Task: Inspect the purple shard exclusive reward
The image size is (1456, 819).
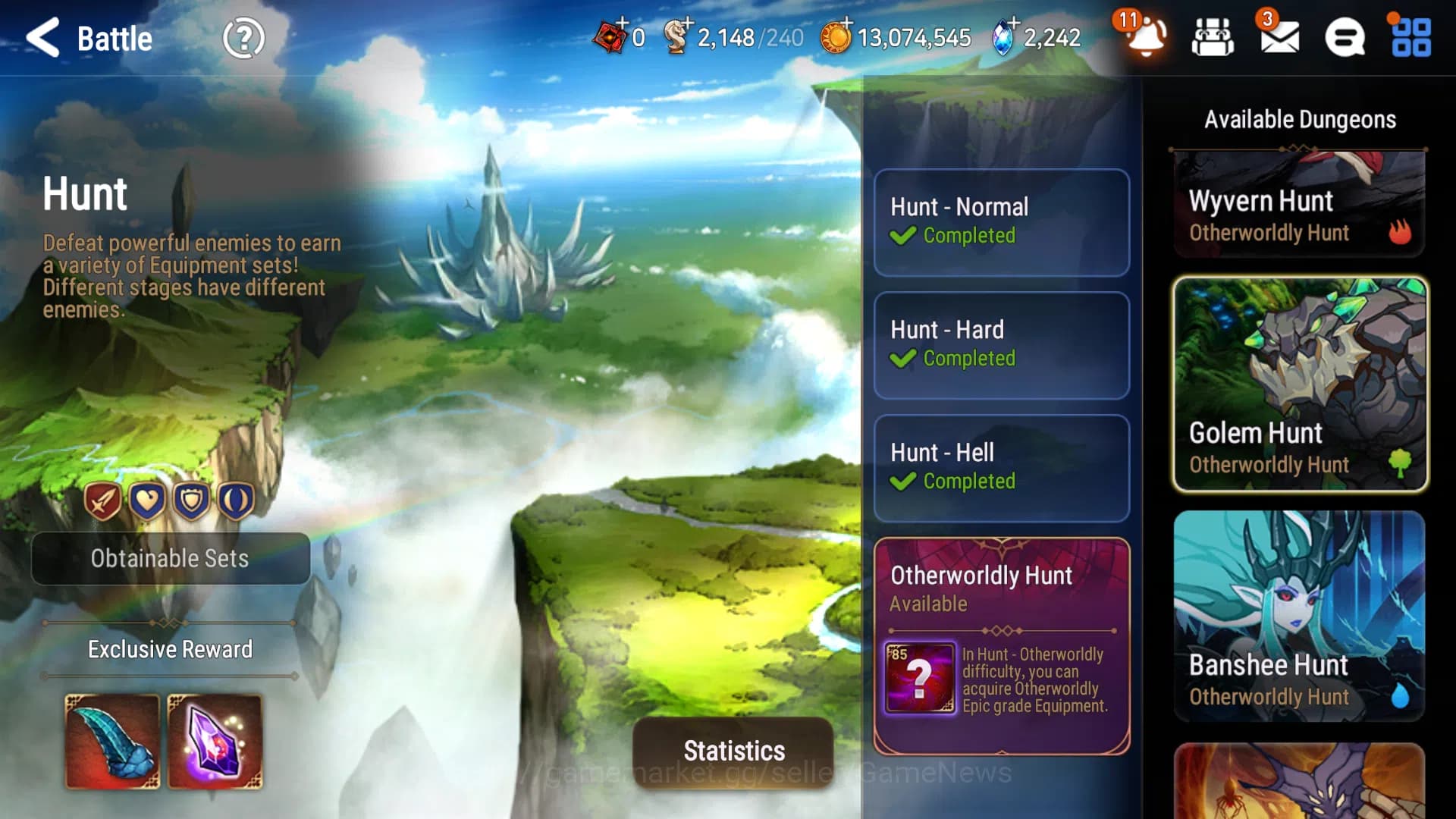Action: [215, 739]
